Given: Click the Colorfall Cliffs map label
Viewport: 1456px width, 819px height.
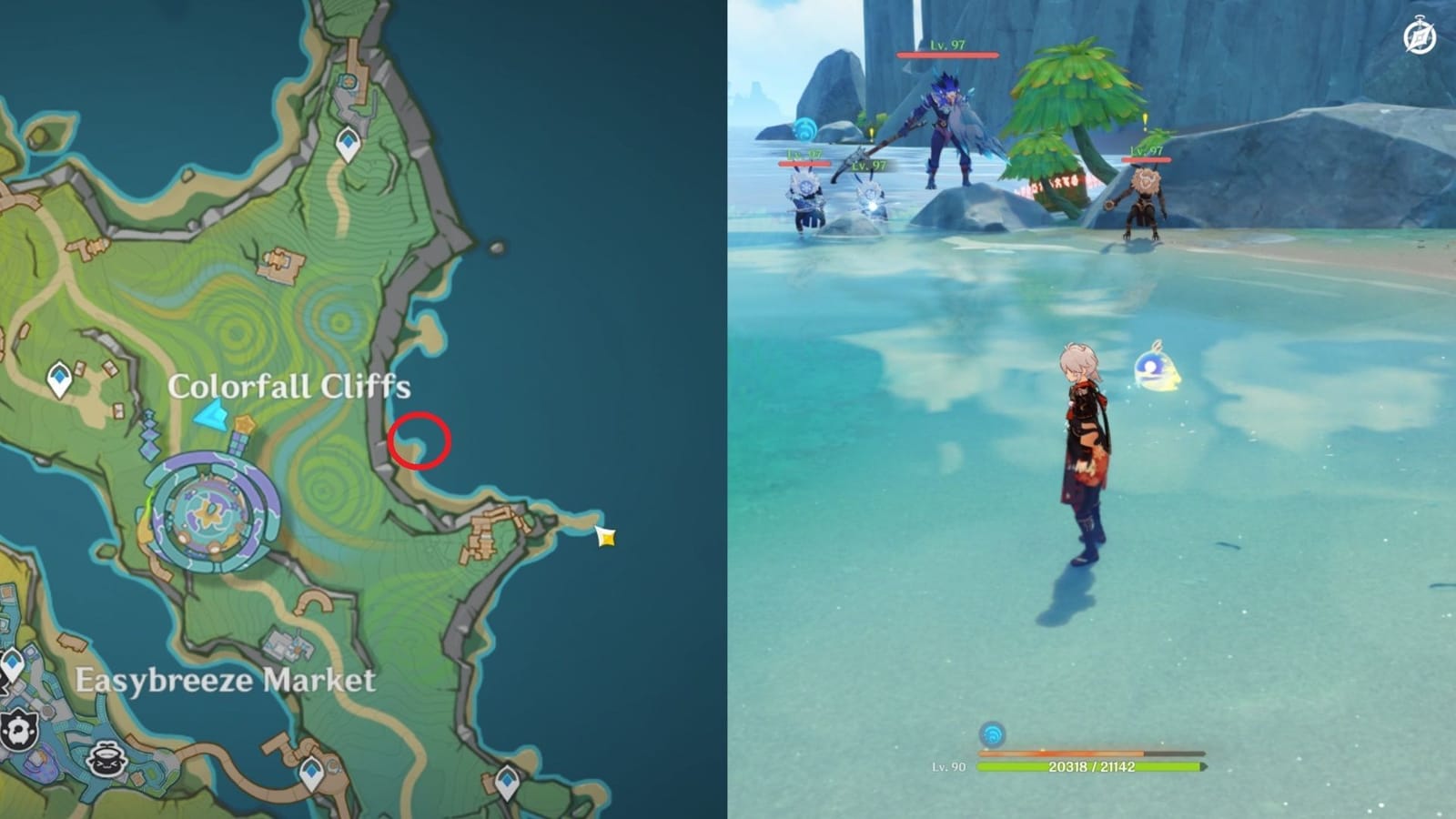Looking at the screenshot, I should coord(291,386).
